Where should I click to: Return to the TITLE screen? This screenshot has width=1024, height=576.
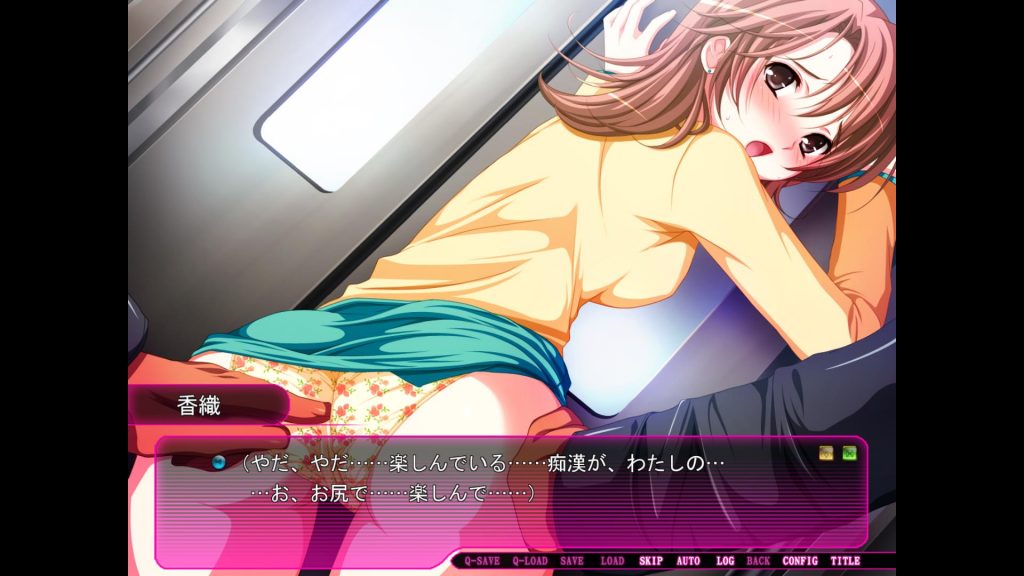(845, 561)
